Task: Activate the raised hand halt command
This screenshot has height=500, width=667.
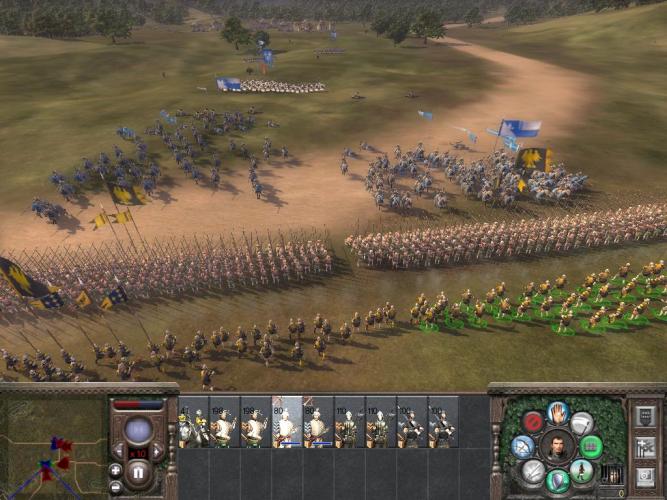Action: [558, 412]
